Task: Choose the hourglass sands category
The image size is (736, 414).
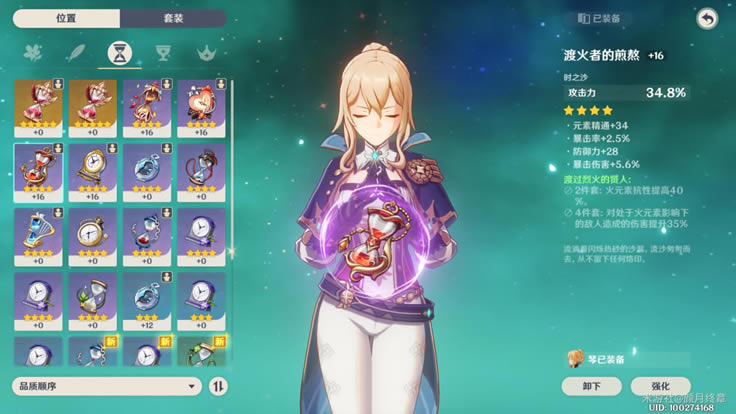Action: tap(117, 53)
